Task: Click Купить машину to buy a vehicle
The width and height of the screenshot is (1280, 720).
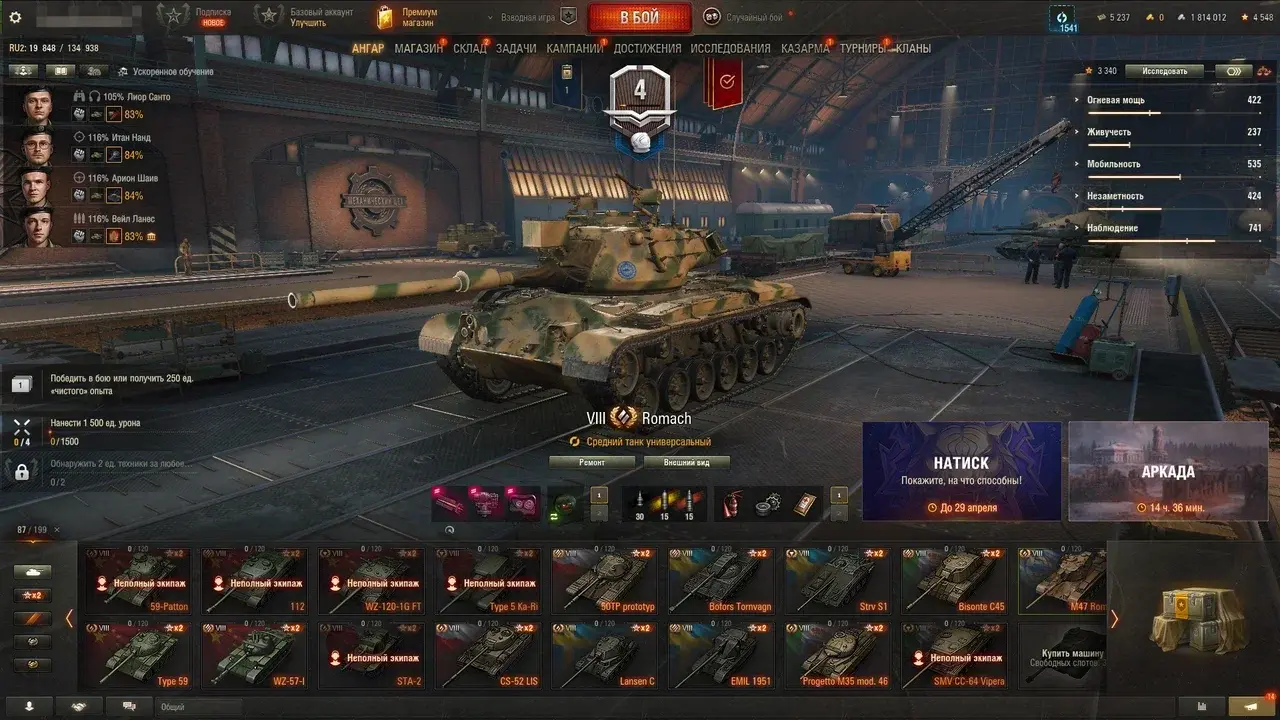Action: (x=1064, y=656)
